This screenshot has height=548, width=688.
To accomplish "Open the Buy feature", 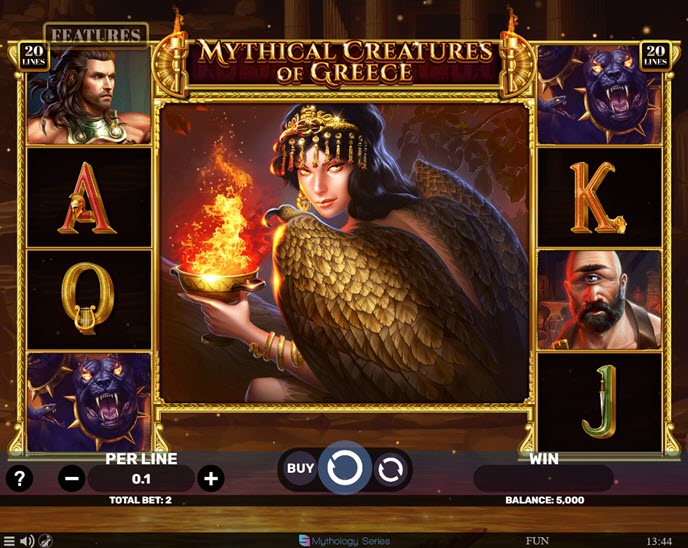I will 300,467.
